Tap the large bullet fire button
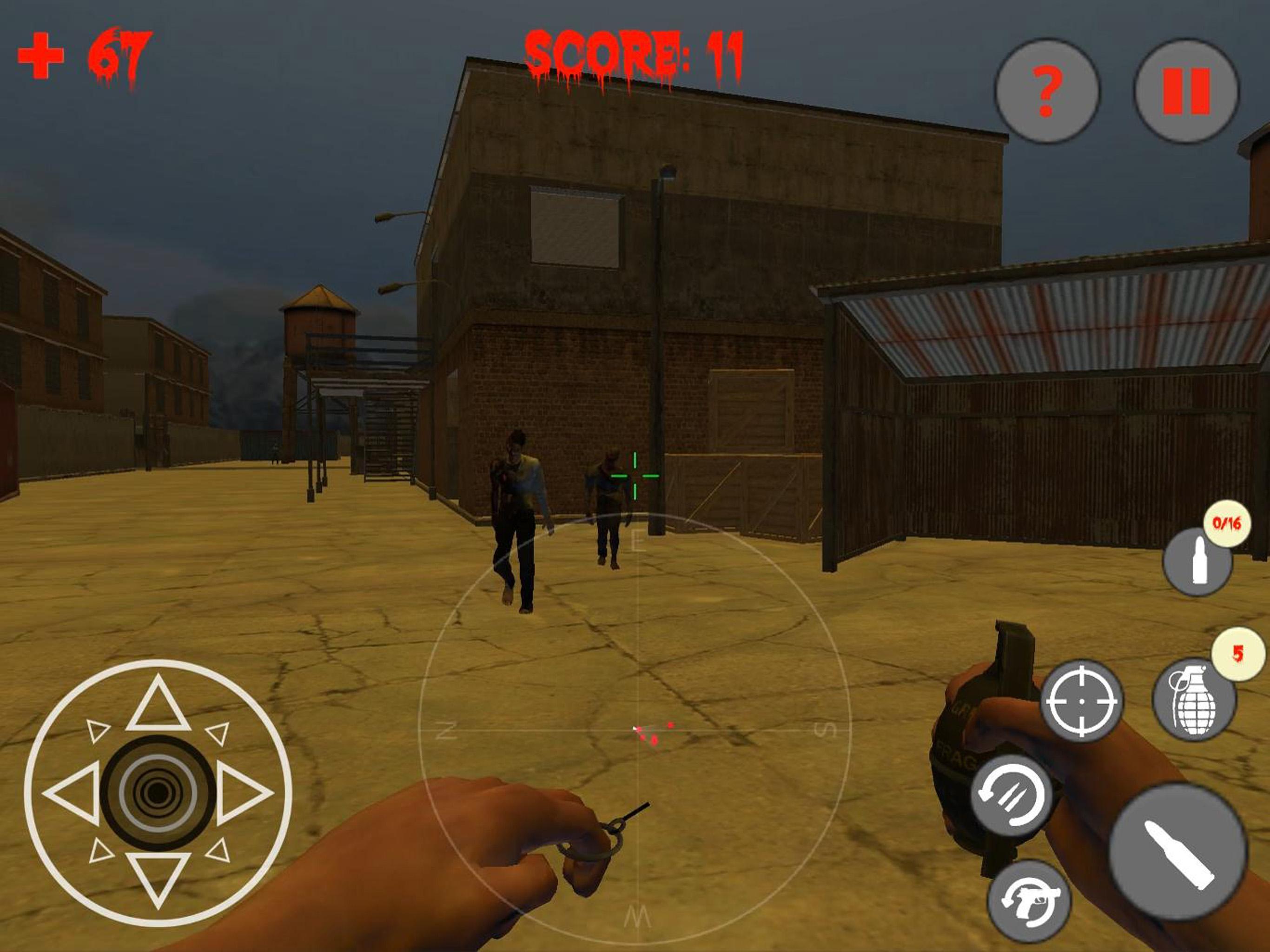This screenshot has height=952, width=1270. coord(1178,852)
